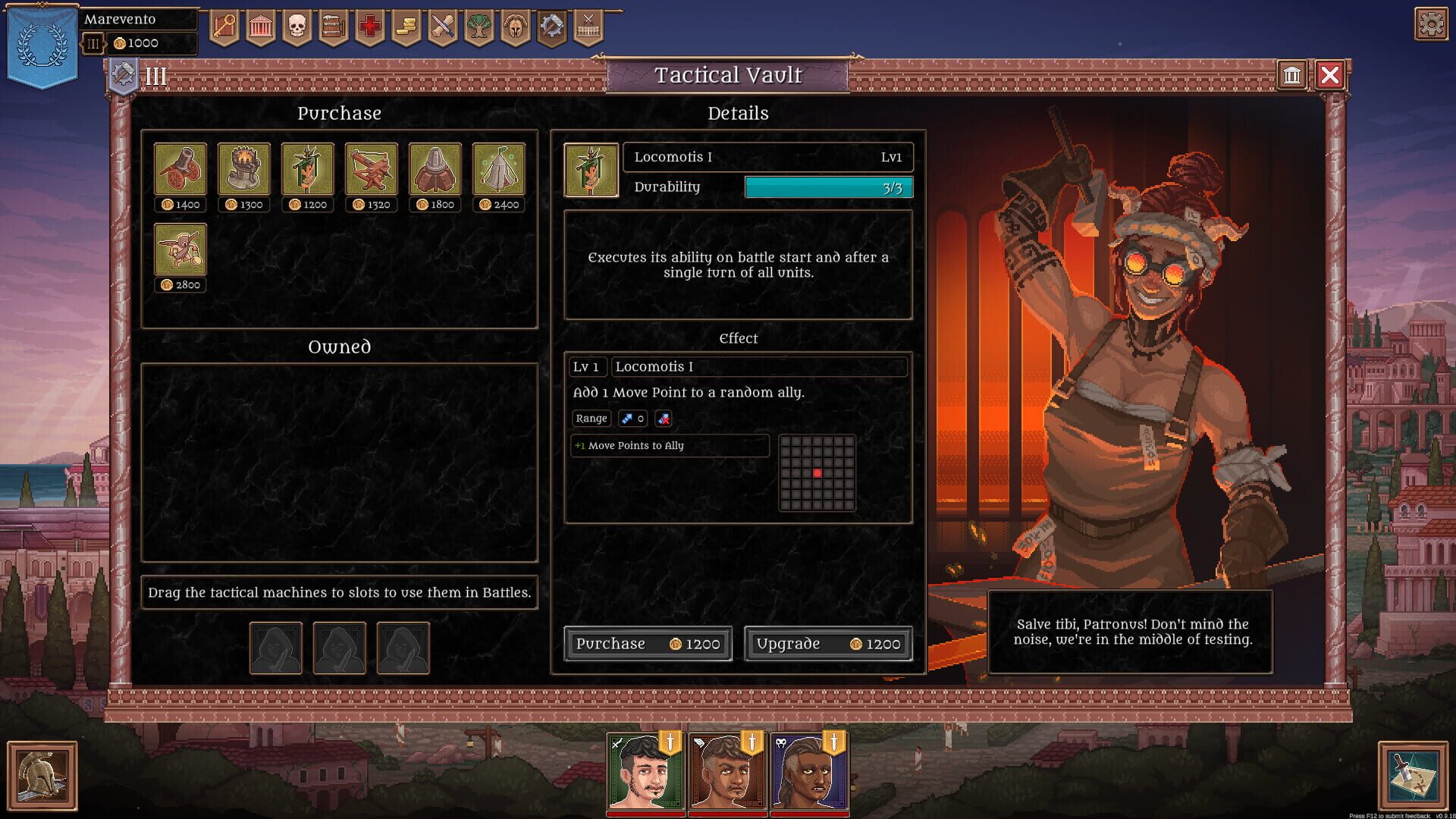Screen dimensions: 1456x819
Task: Open the temple icon beside the close button
Action: (1292, 75)
